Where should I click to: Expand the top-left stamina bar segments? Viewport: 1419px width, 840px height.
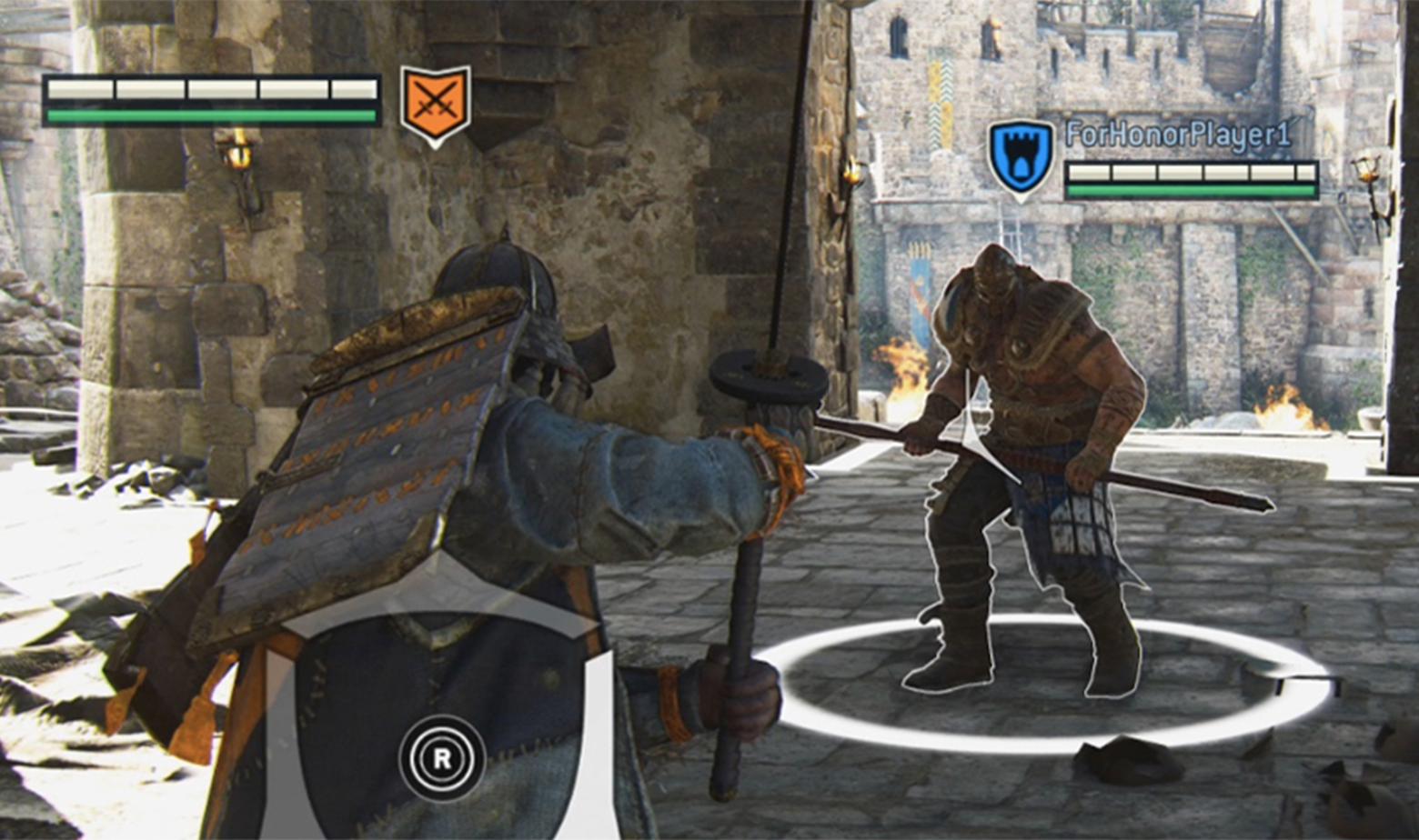(209, 91)
